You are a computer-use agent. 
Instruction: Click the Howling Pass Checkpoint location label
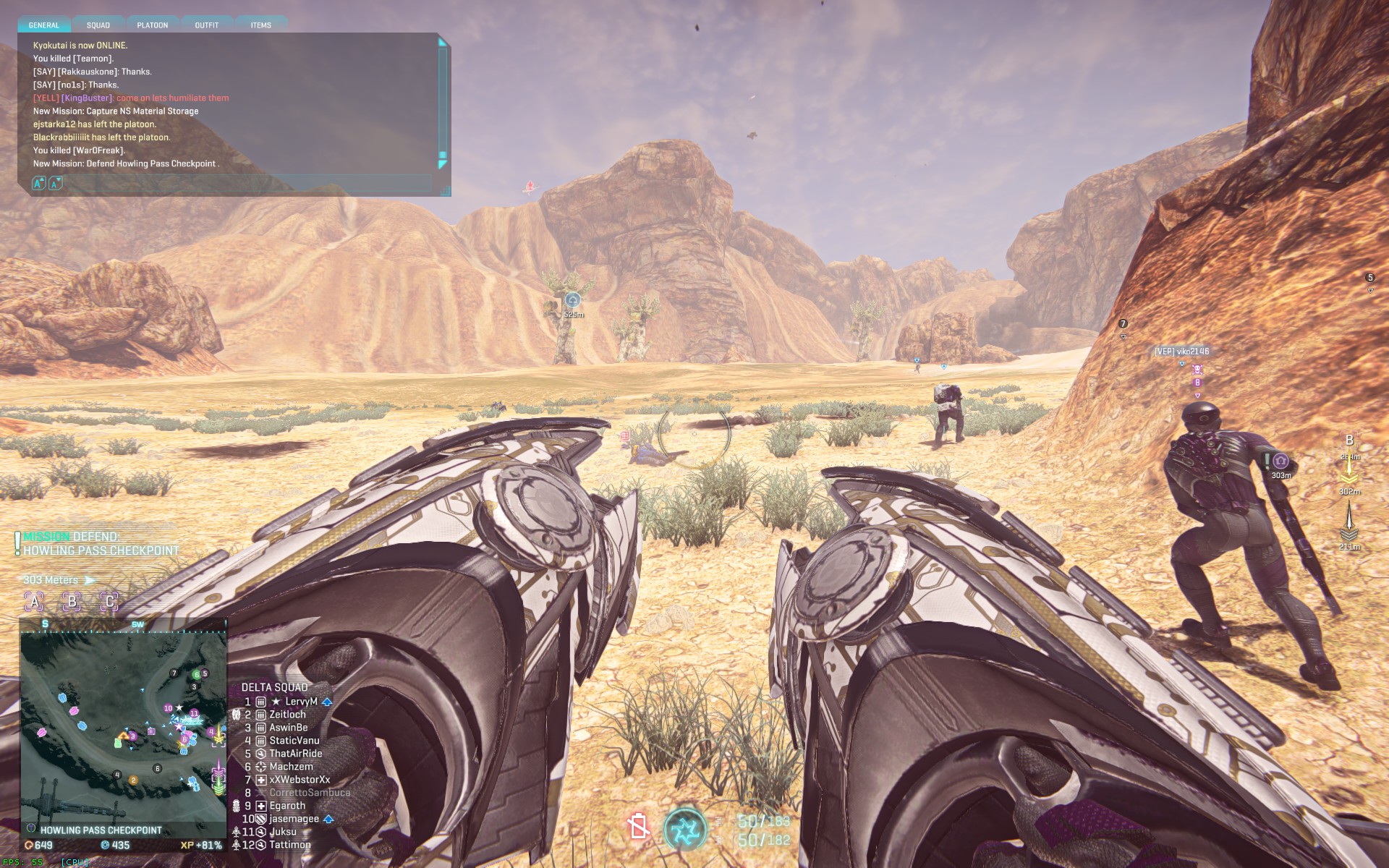point(101,830)
